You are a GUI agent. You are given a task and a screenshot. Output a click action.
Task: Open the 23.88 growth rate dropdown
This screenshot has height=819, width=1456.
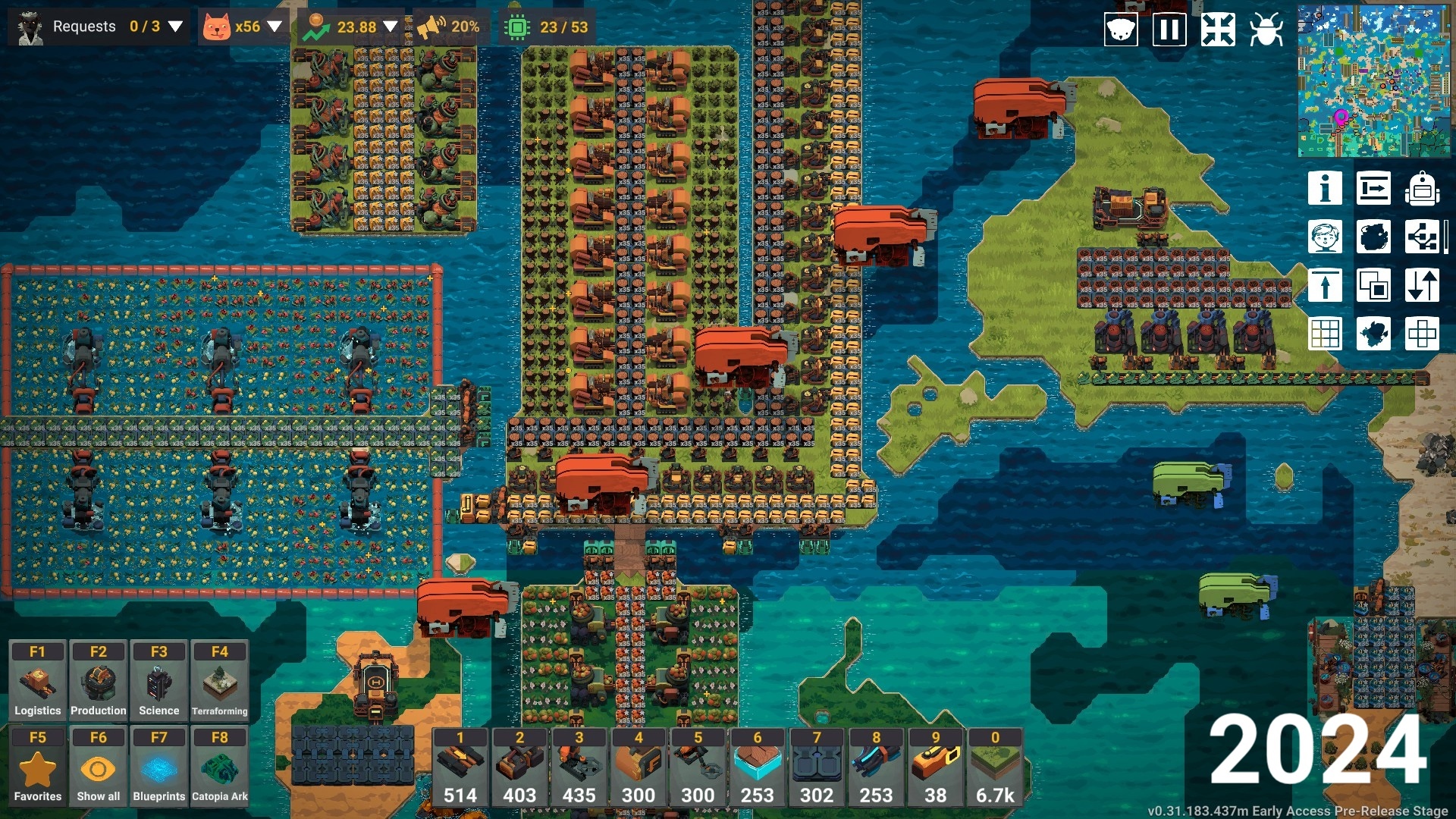point(390,27)
